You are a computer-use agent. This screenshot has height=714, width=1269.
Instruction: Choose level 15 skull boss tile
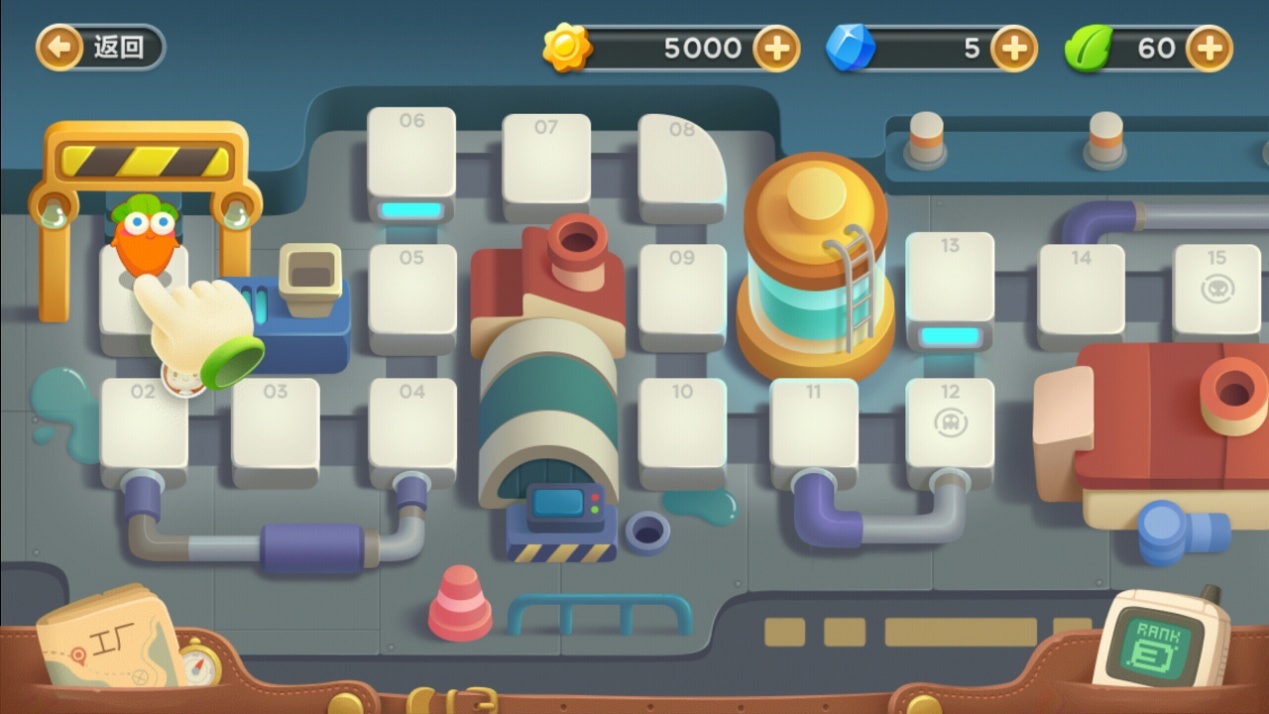(x=1216, y=288)
